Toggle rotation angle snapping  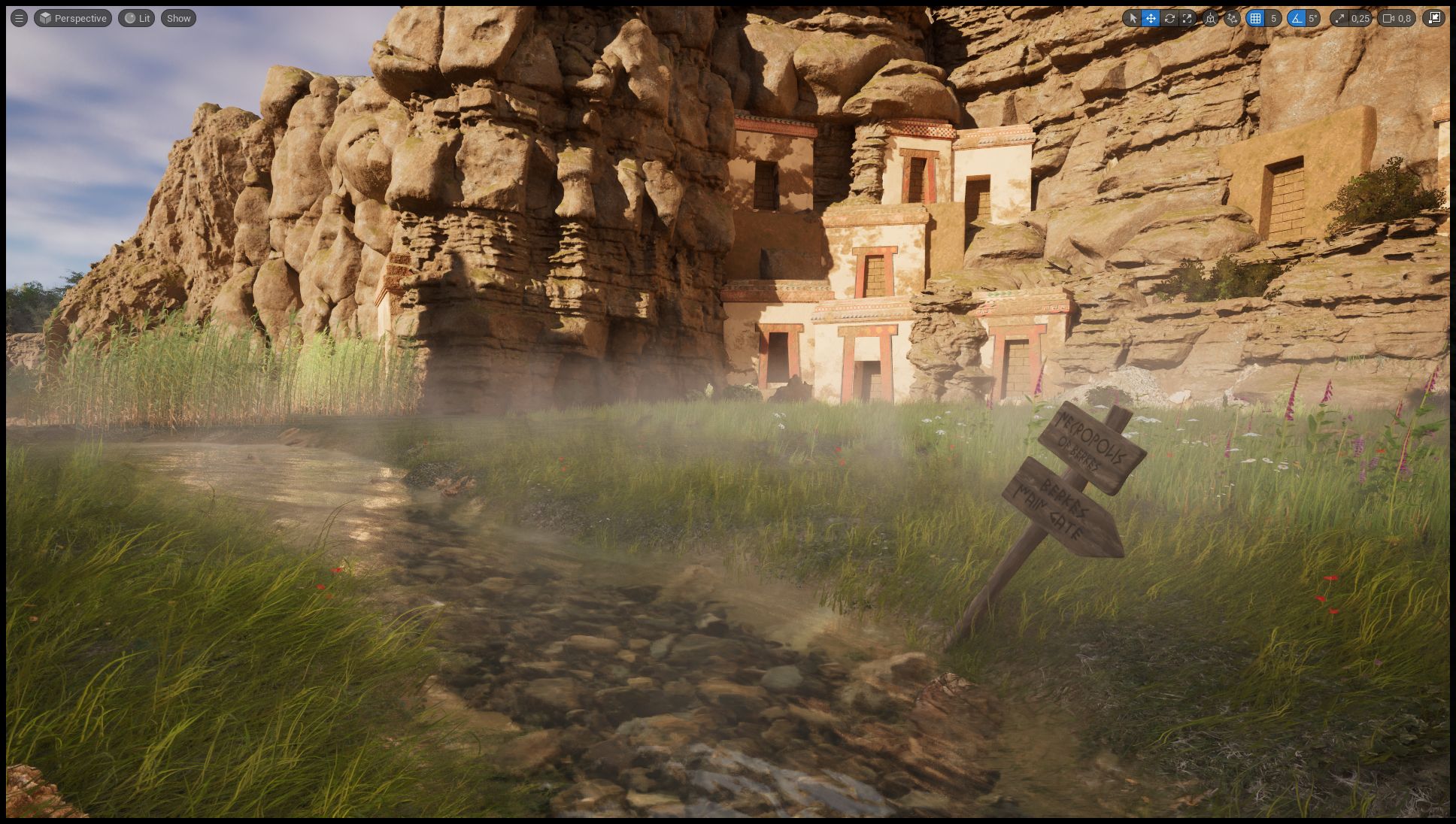point(1297,18)
